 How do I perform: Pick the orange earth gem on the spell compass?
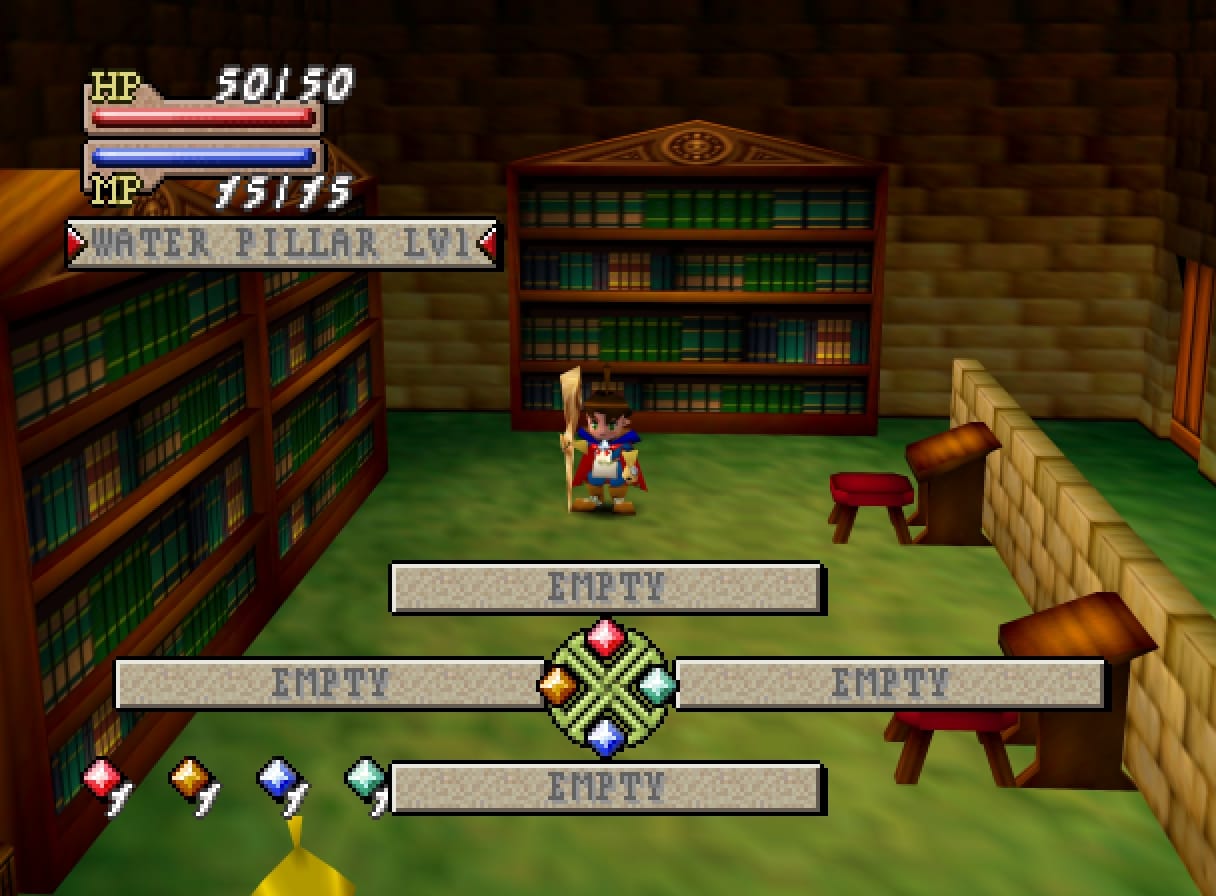pos(558,685)
